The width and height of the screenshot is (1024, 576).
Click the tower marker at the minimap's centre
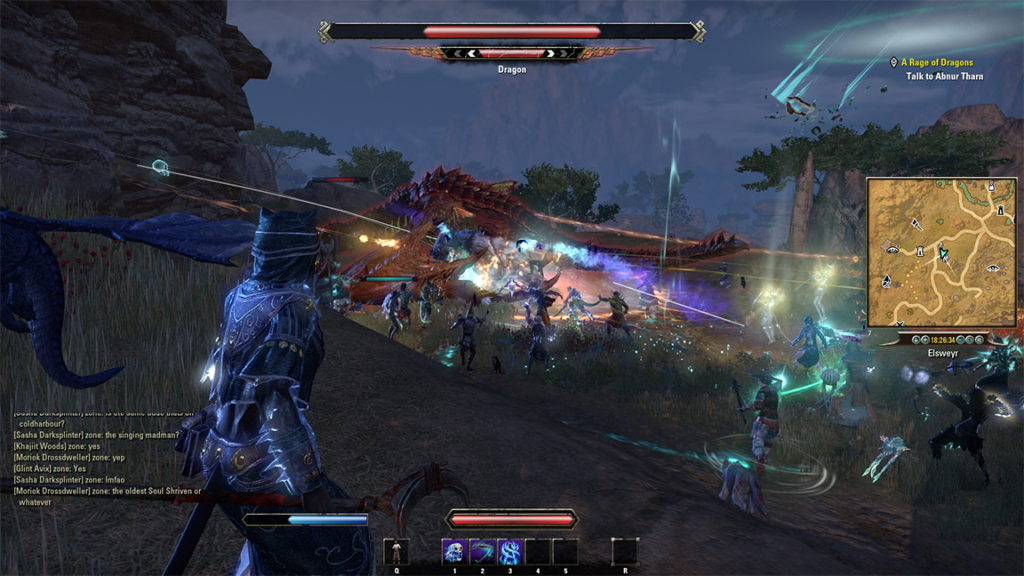(x=918, y=251)
